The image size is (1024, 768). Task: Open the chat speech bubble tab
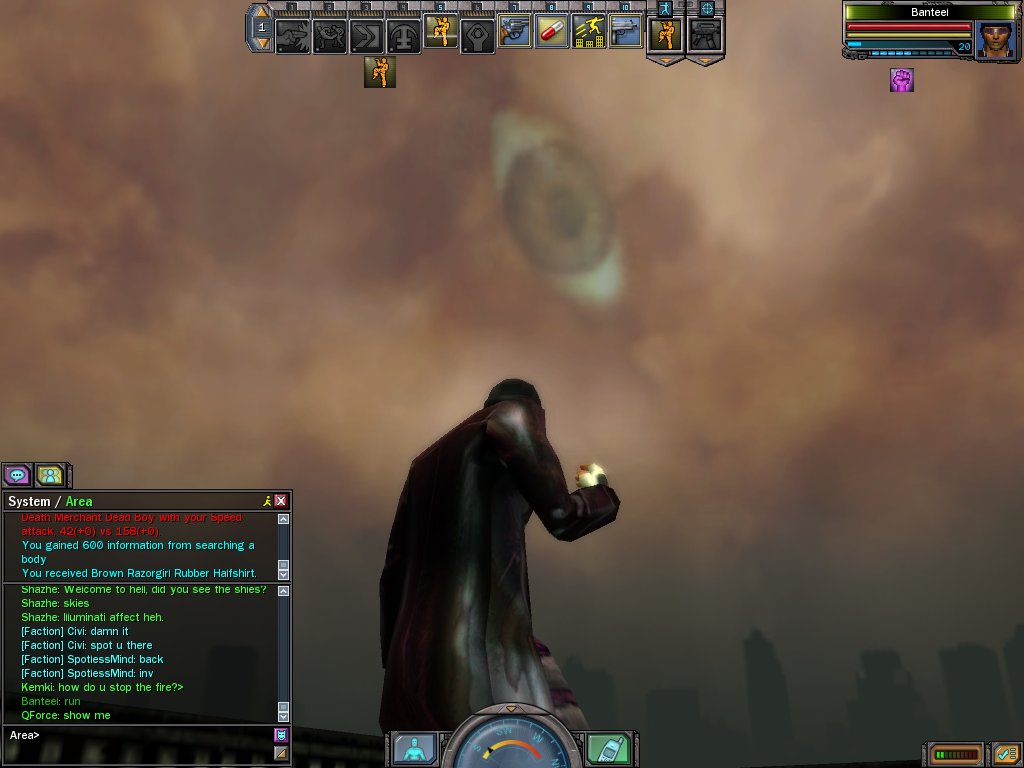pyautogui.click(x=17, y=475)
